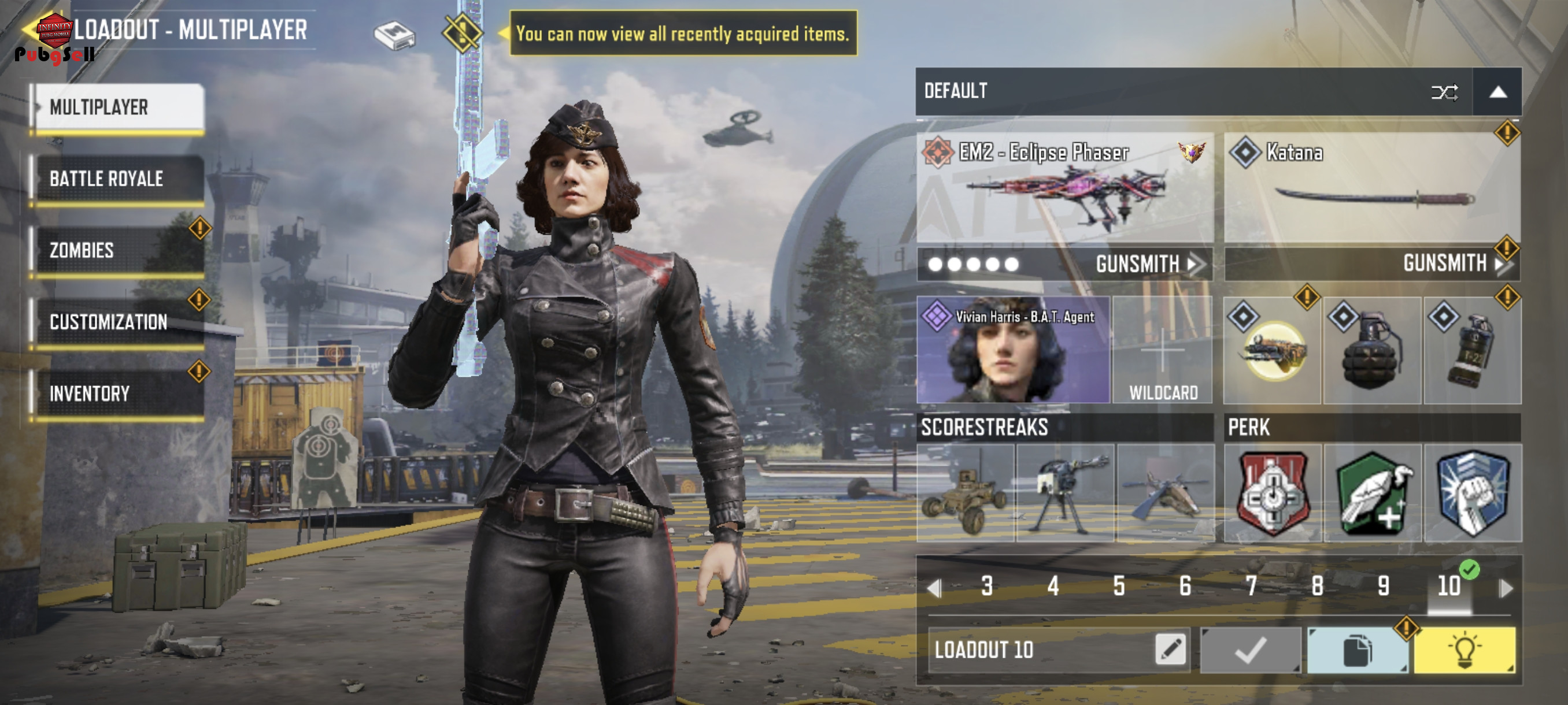Rename Loadout 10 with the pencil icon
This screenshot has height=705, width=1568.
(x=1169, y=650)
